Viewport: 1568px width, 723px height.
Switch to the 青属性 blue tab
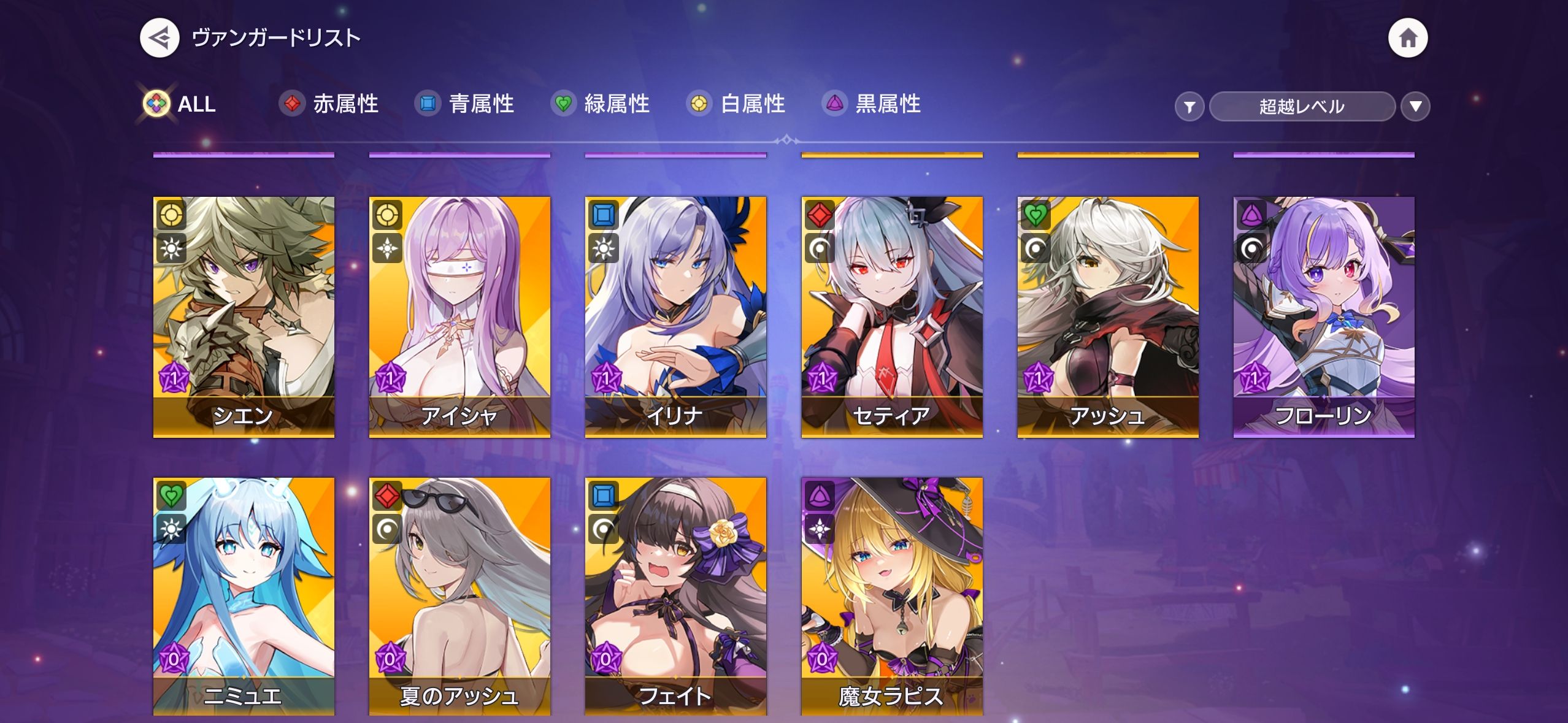click(x=465, y=104)
